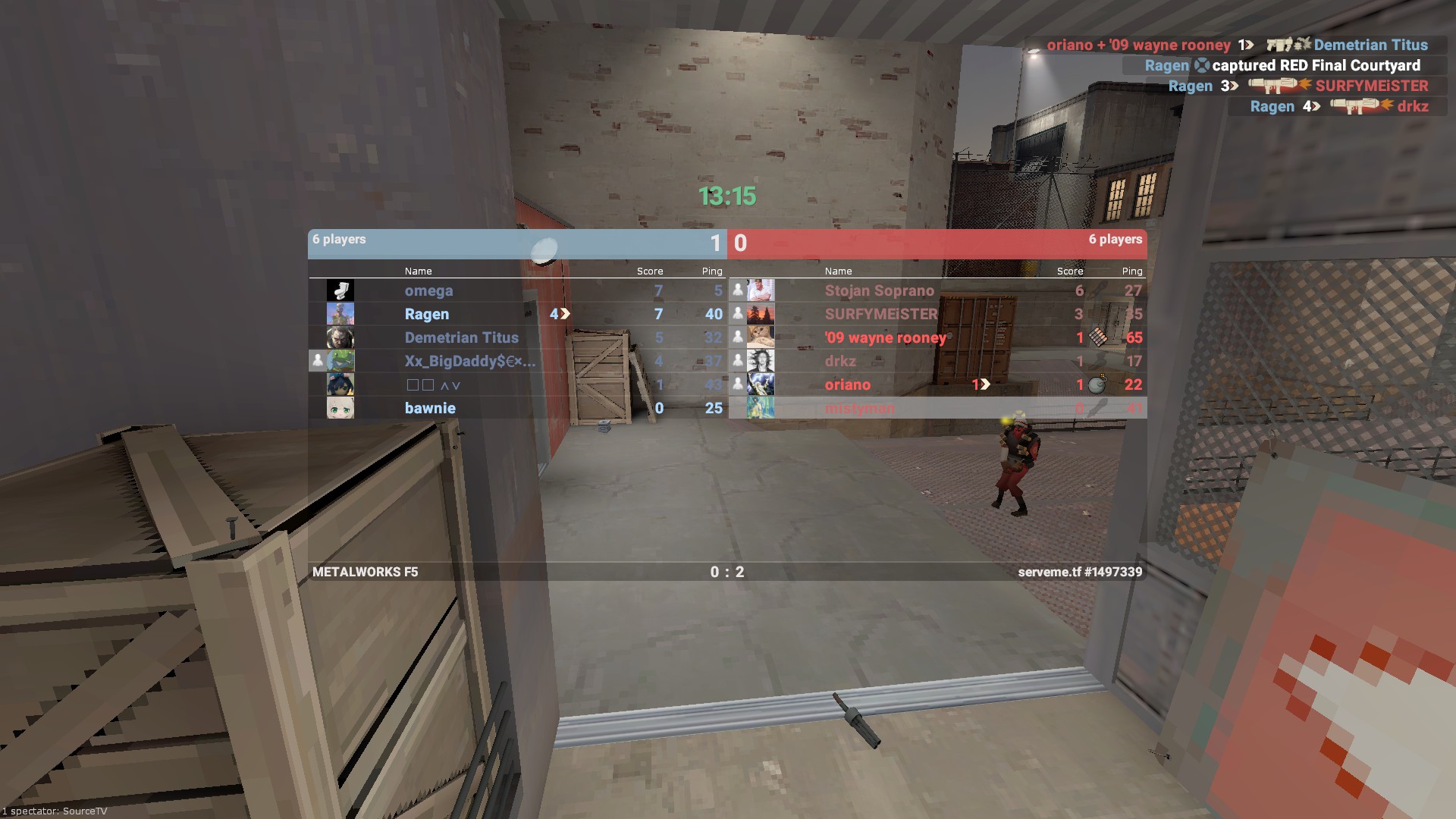1456x819 pixels.
Task: Click Stojan Soprano's avatar picture
Action: (761, 290)
